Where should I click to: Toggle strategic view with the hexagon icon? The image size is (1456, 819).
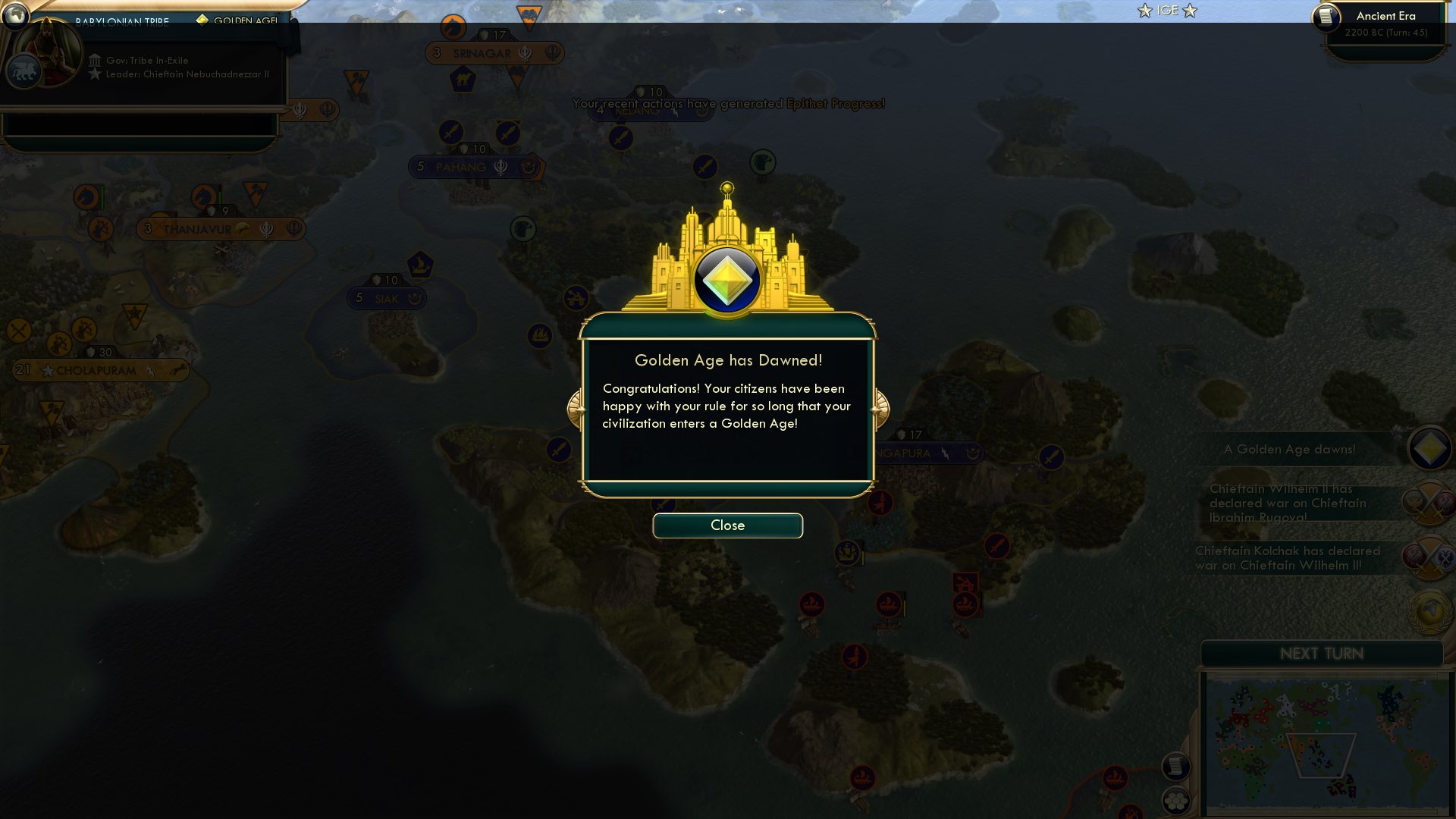pos(1176,802)
